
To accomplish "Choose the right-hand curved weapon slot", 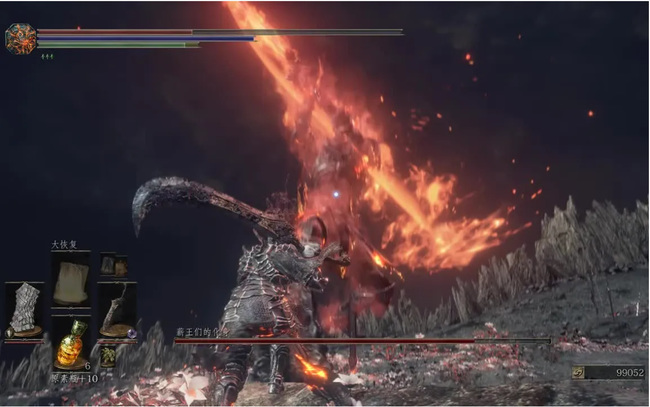I will (x=116, y=310).
